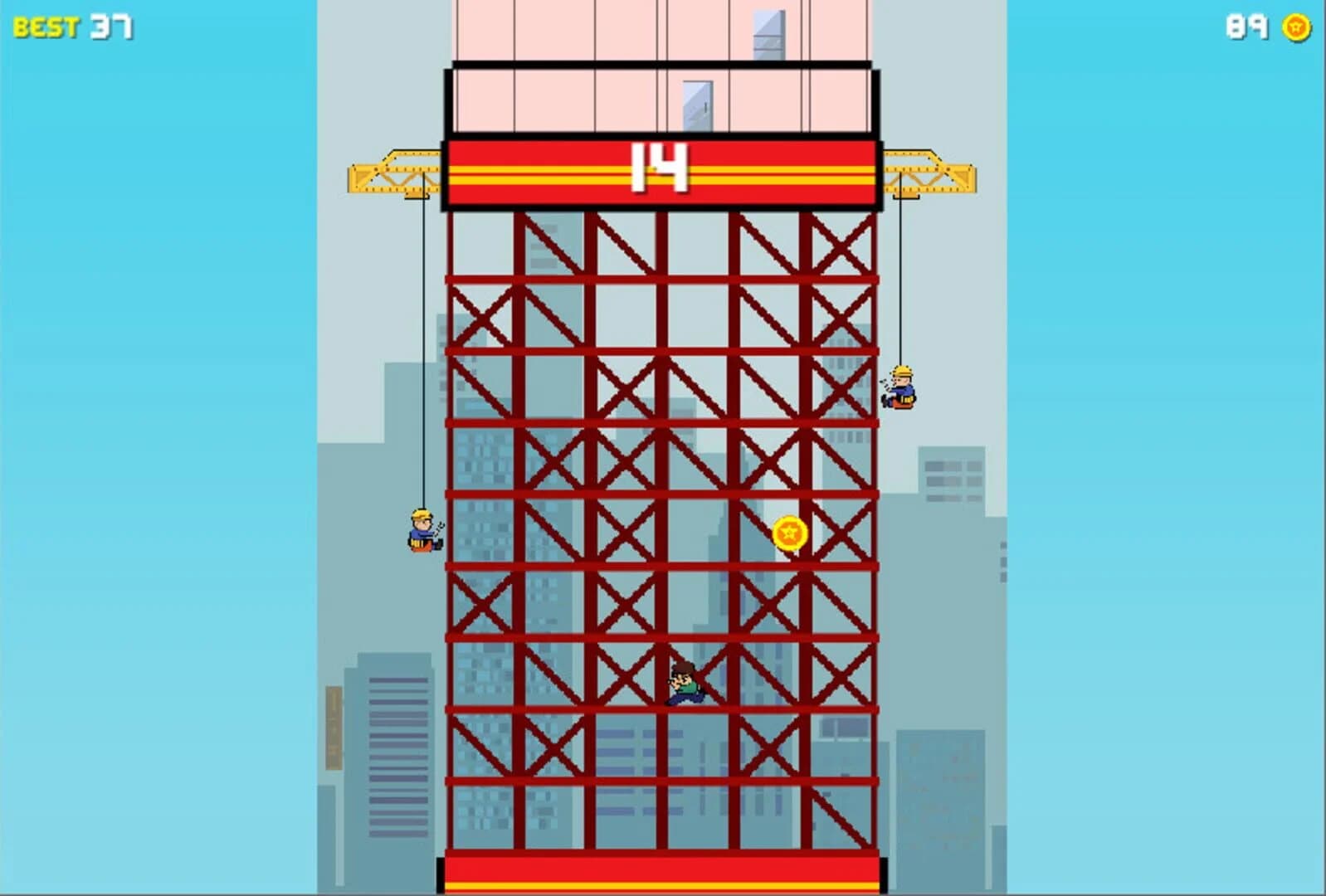Click the cable attached to the left worker

(x=425, y=348)
